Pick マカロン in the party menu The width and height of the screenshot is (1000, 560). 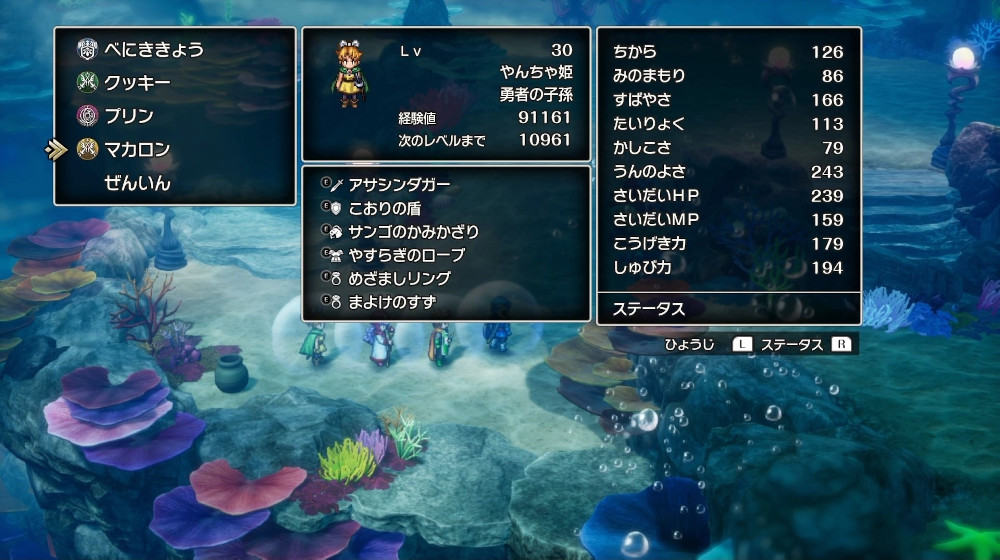tap(137, 150)
